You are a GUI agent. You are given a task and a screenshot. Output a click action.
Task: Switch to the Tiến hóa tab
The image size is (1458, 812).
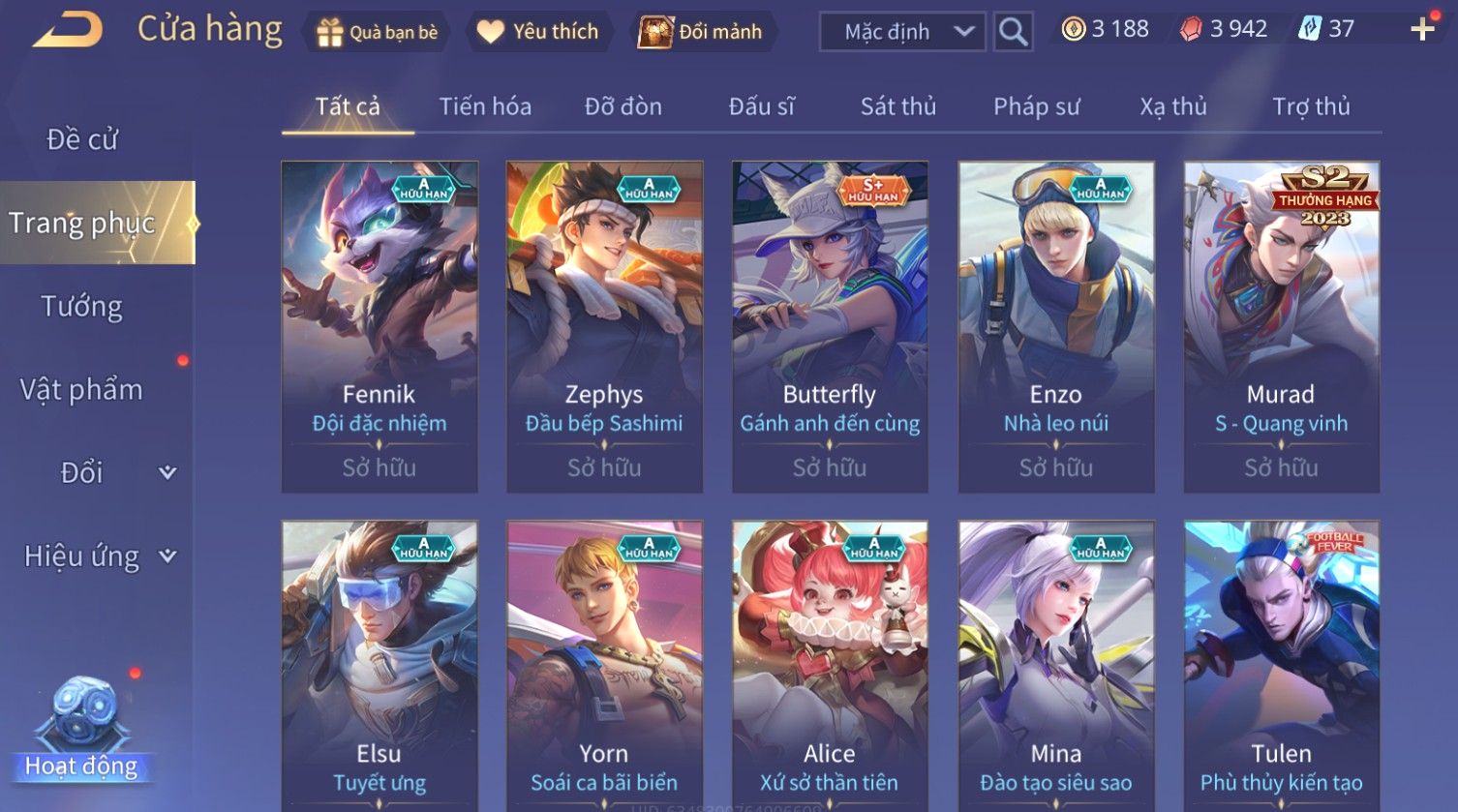click(x=485, y=106)
